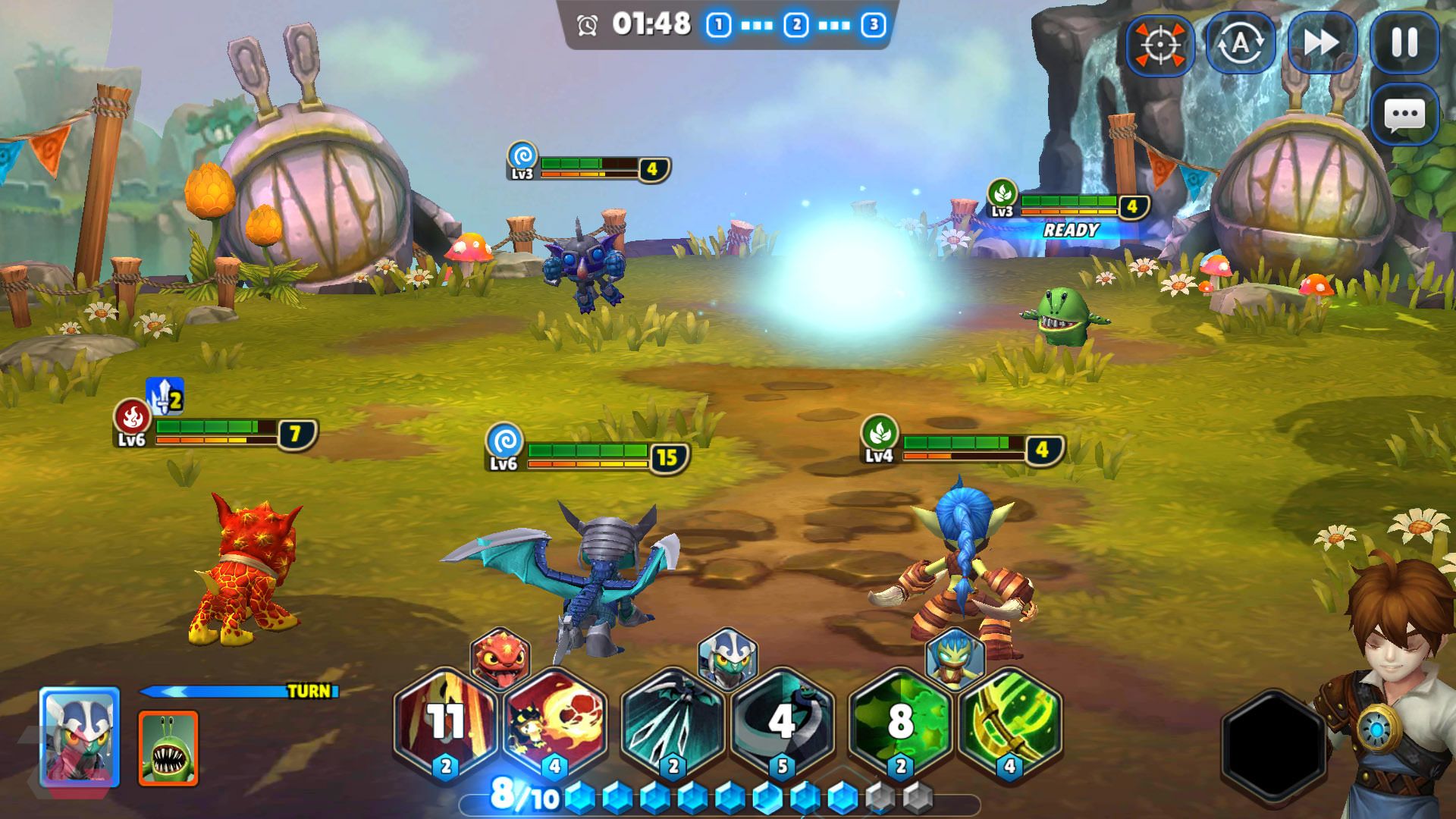Select the blue-haired elf portrait above skills
The width and height of the screenshot is (1456, 819).
tap(955, 657)
